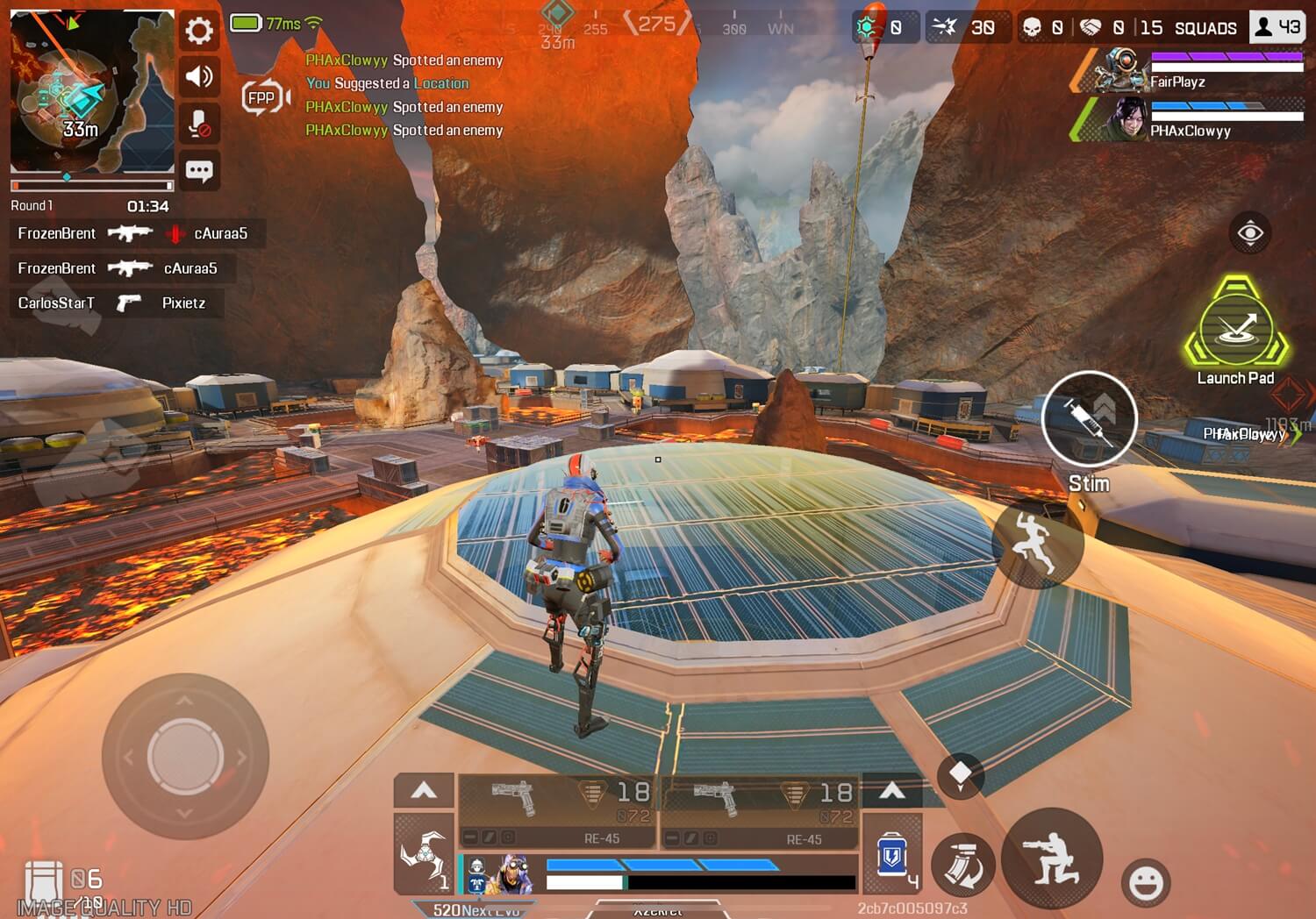Open the backpack inventory
This screenshot has height=919, width=1316.
pyautogui.click(x=44, y=880)
